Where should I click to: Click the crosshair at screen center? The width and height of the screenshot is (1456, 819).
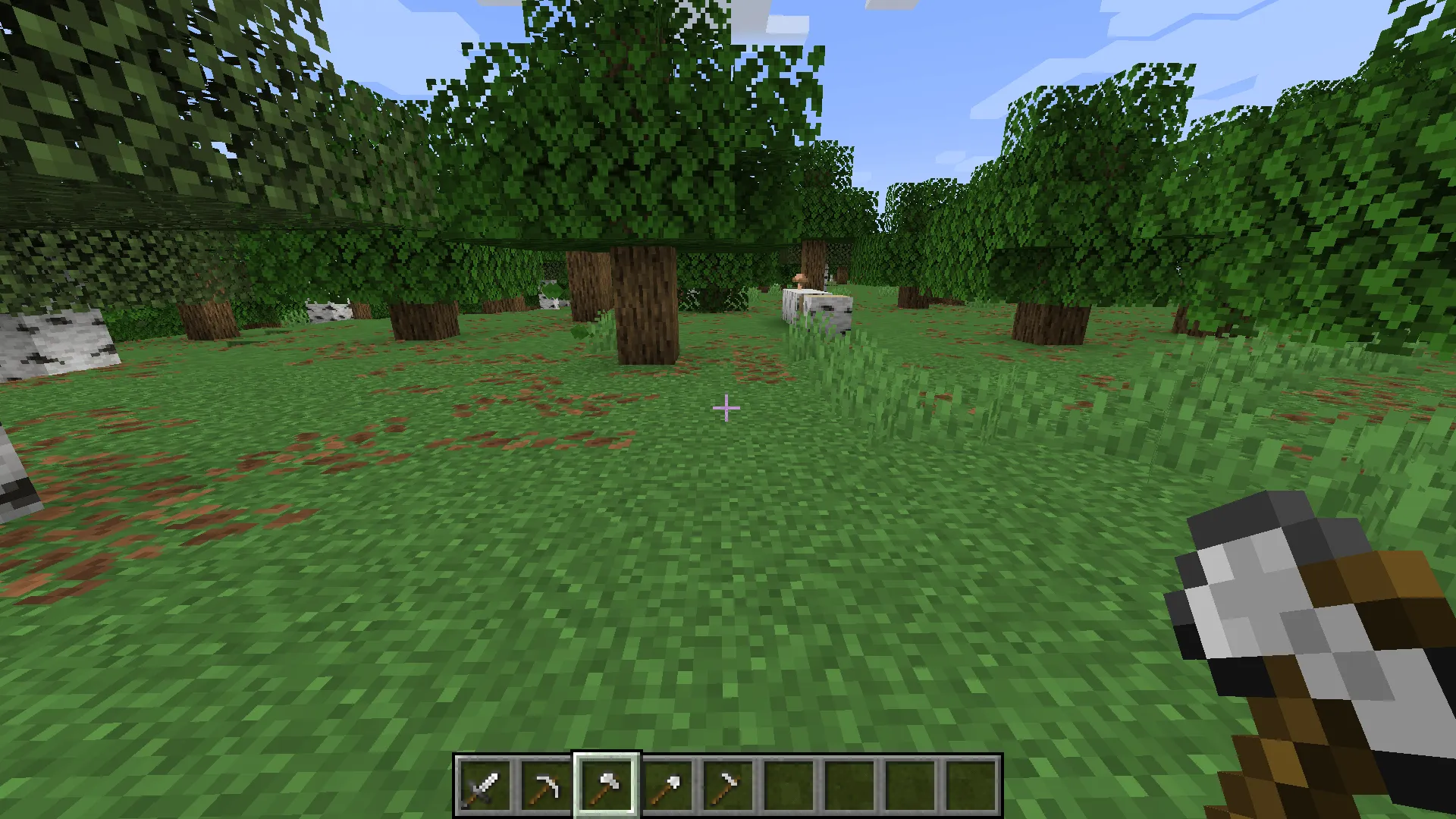[x=726, y=409]
